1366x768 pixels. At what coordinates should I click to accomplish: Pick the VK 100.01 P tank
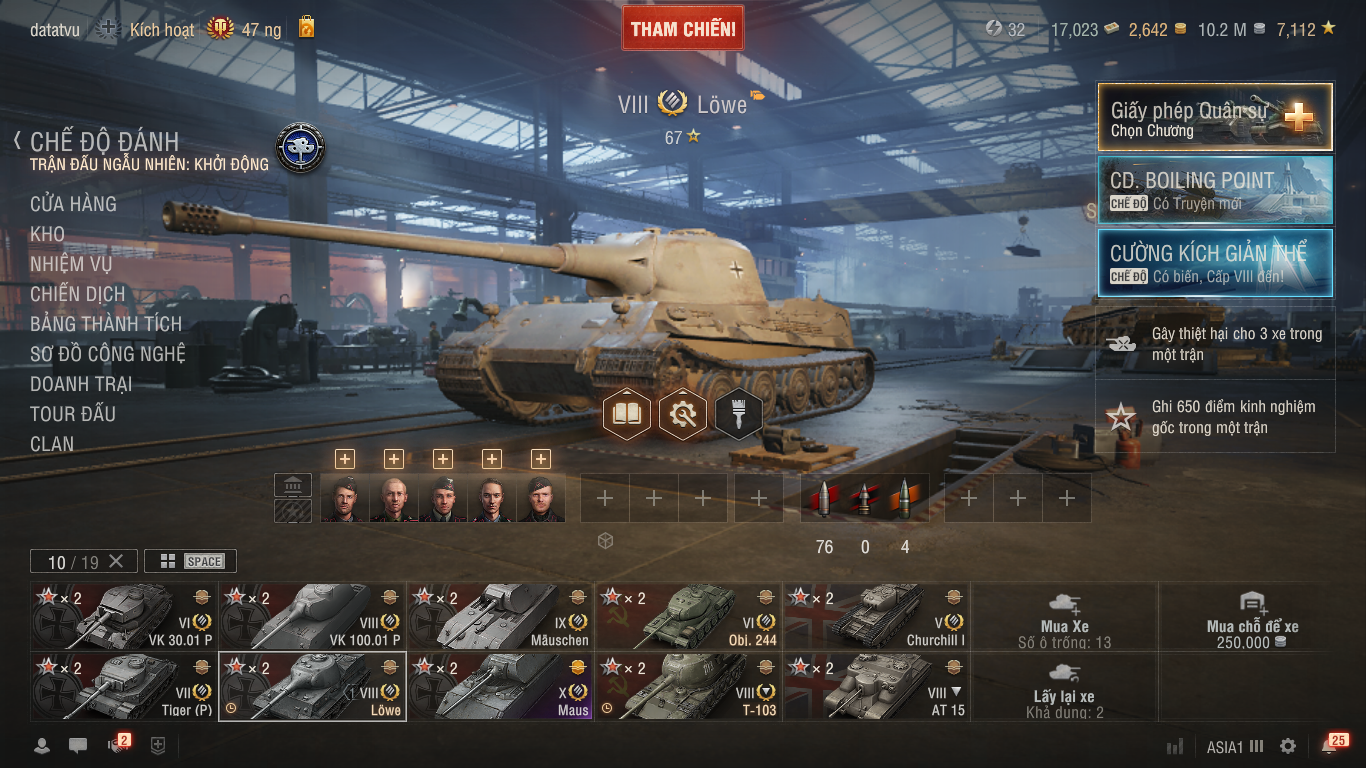[x=312, y=616]
